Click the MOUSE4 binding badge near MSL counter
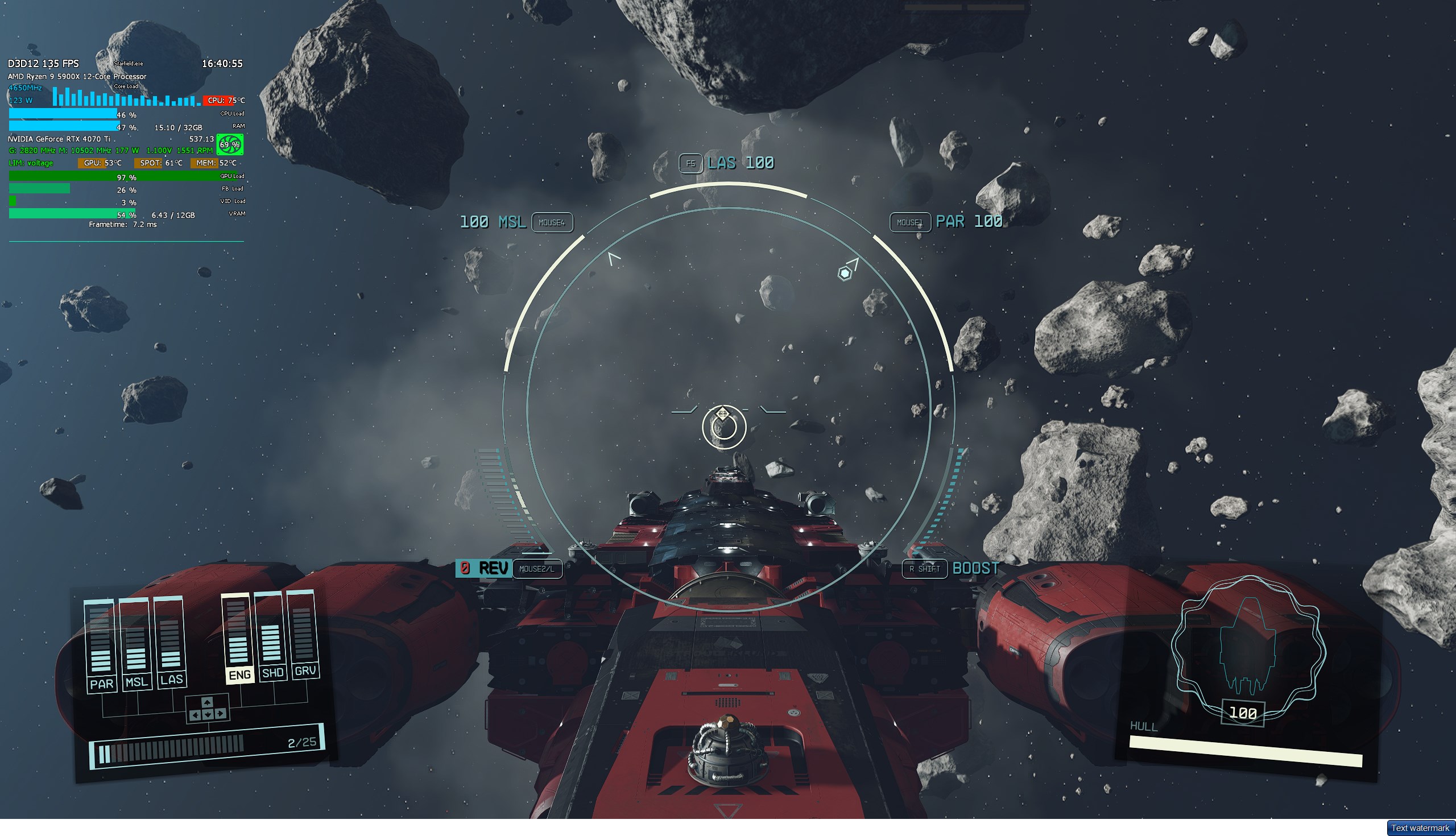Viewport: 1456px width, 836px height. [553, 223]
